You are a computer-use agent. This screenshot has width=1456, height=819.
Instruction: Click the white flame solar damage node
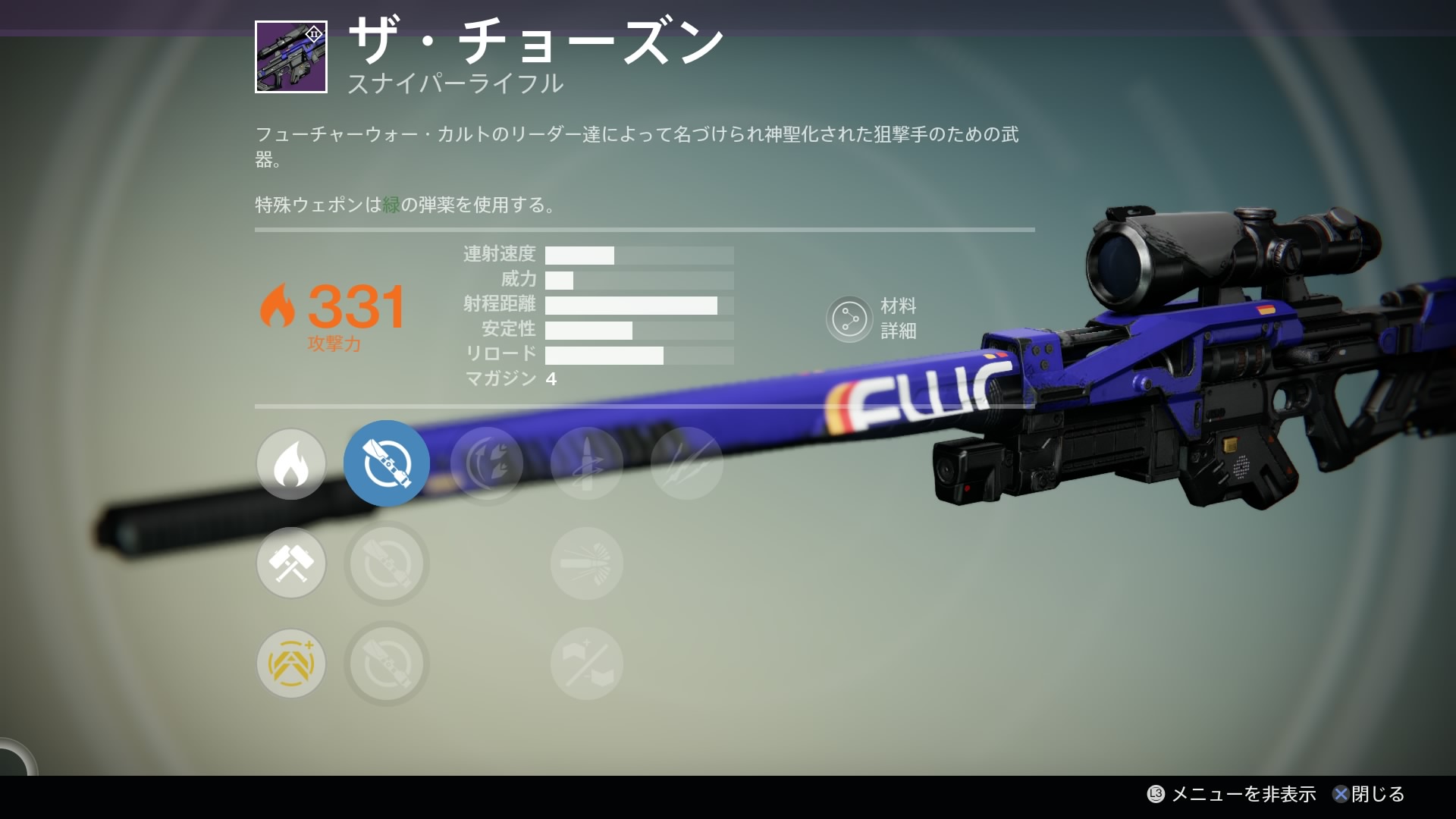[x=291, y=463]
